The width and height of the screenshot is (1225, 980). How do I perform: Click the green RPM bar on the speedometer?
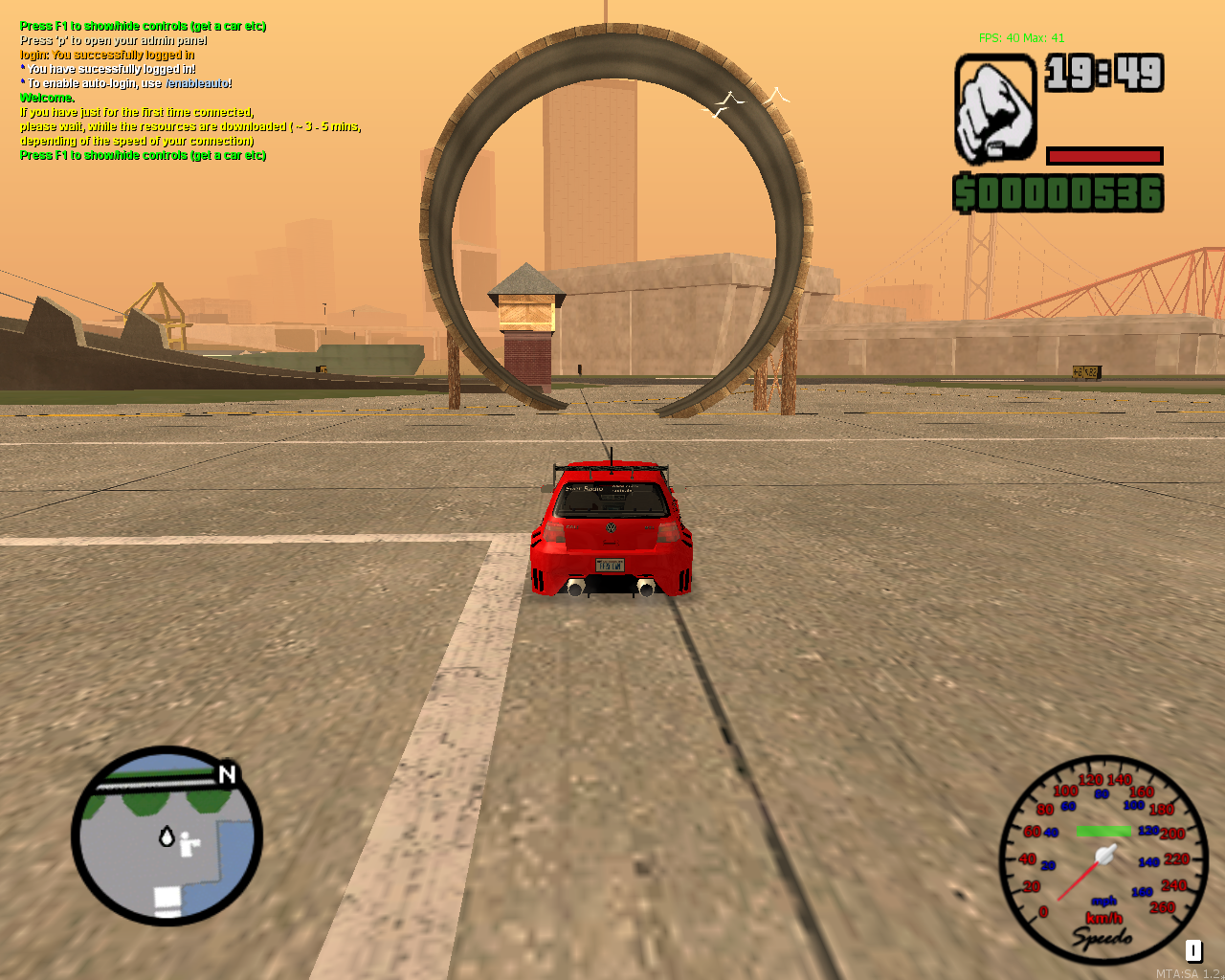pyautogui.click(x=1102, y=832)
